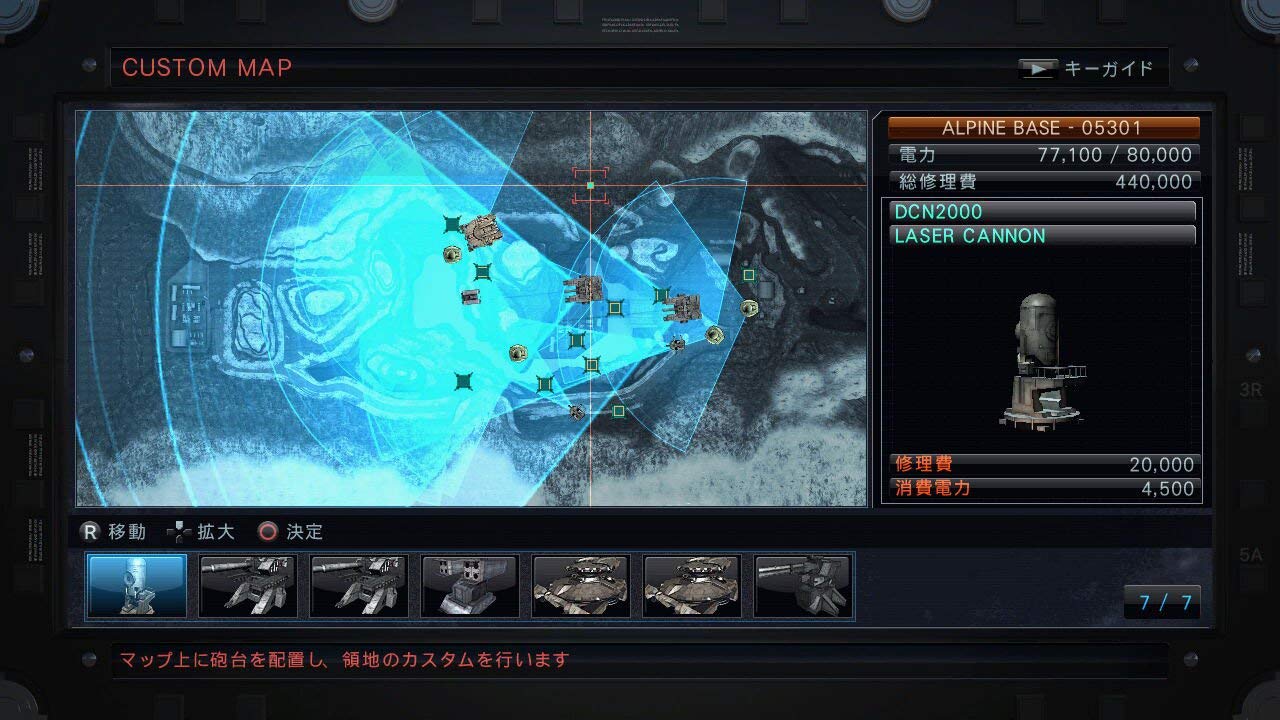Click the arrow icon next to キーガイド
Image resolution: width=1280 pixels, height=720 pixels.
[x=1038, y=68]
